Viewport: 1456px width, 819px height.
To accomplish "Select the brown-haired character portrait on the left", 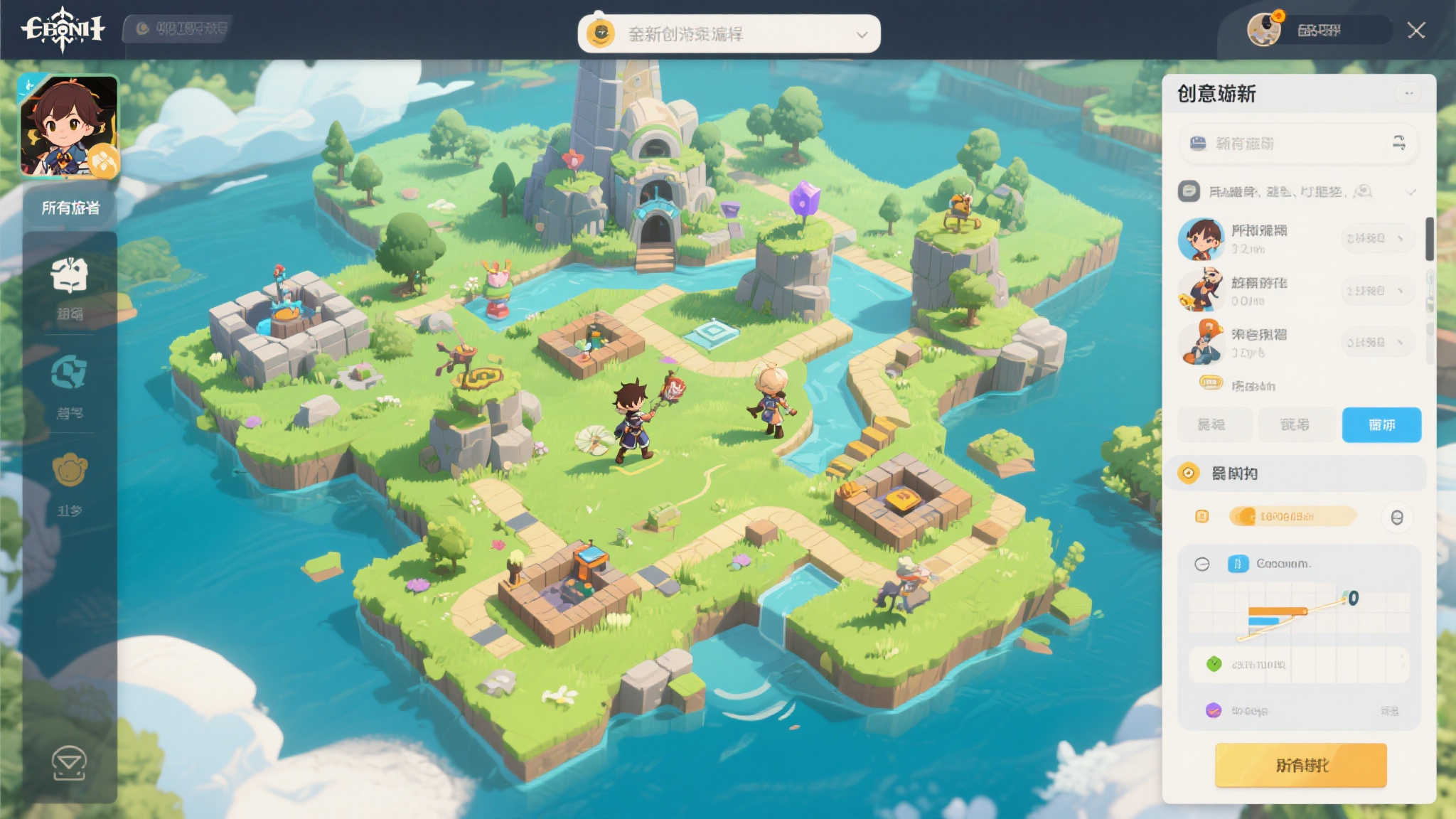I will pos(69,126).
